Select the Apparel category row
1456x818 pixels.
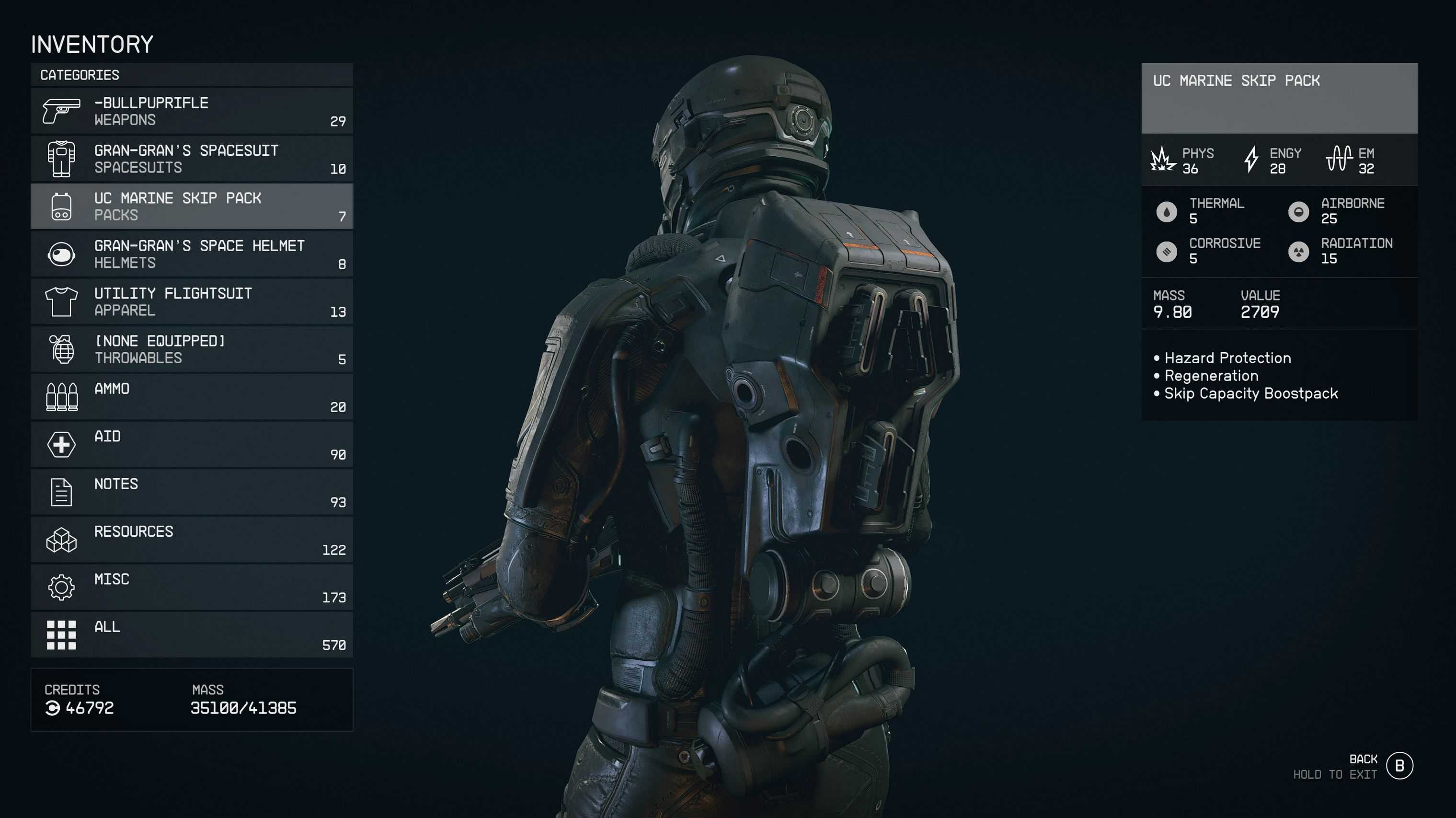click(192, 301)
